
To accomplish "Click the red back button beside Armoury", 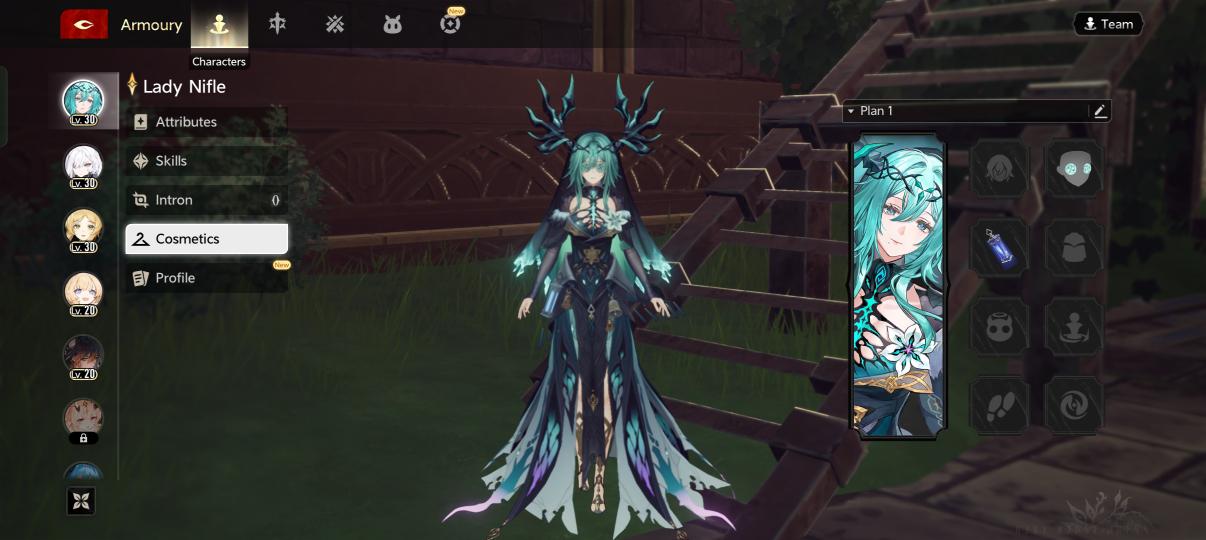I will 84,25.
